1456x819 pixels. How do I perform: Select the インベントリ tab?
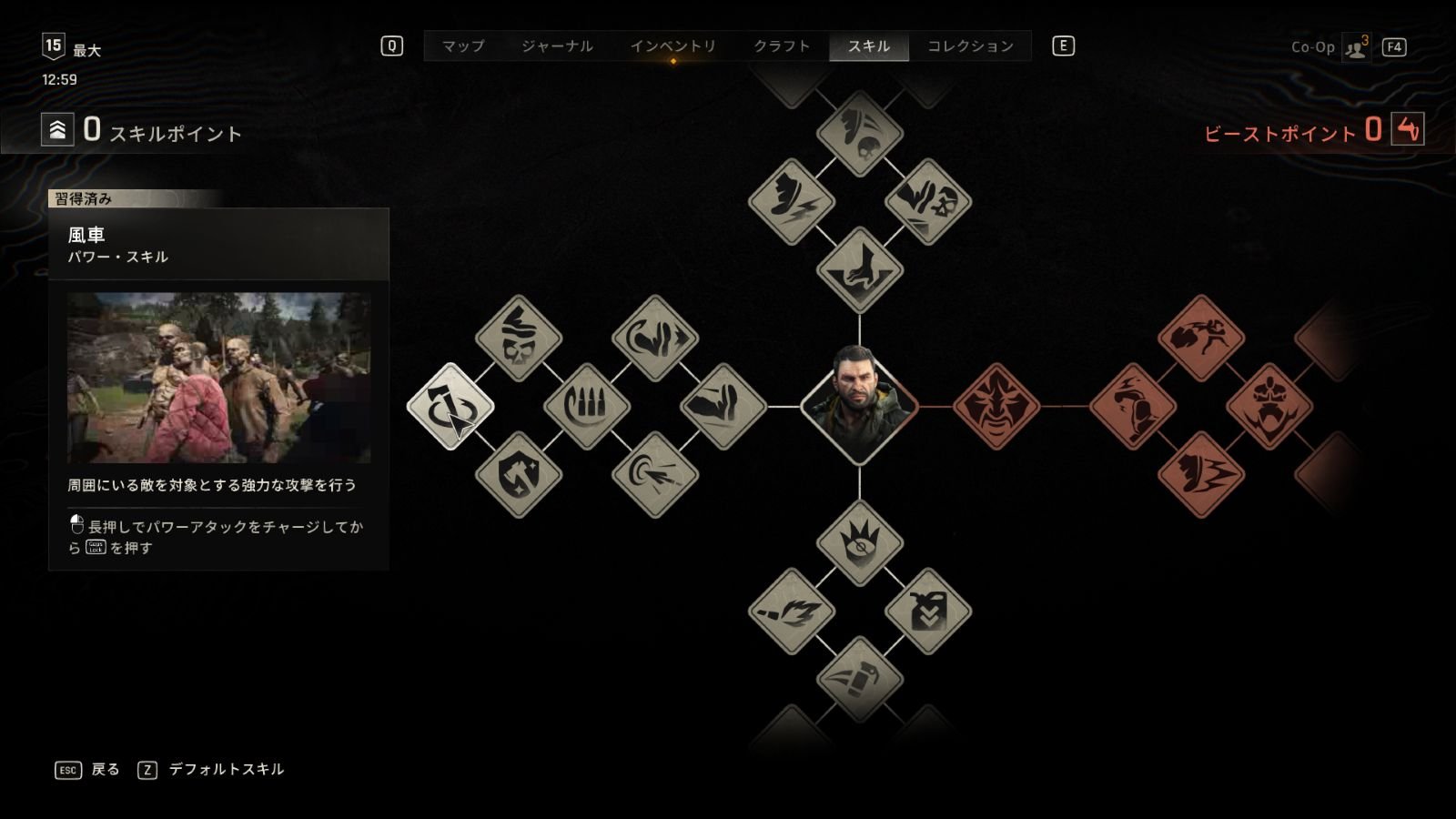[673, 46]
